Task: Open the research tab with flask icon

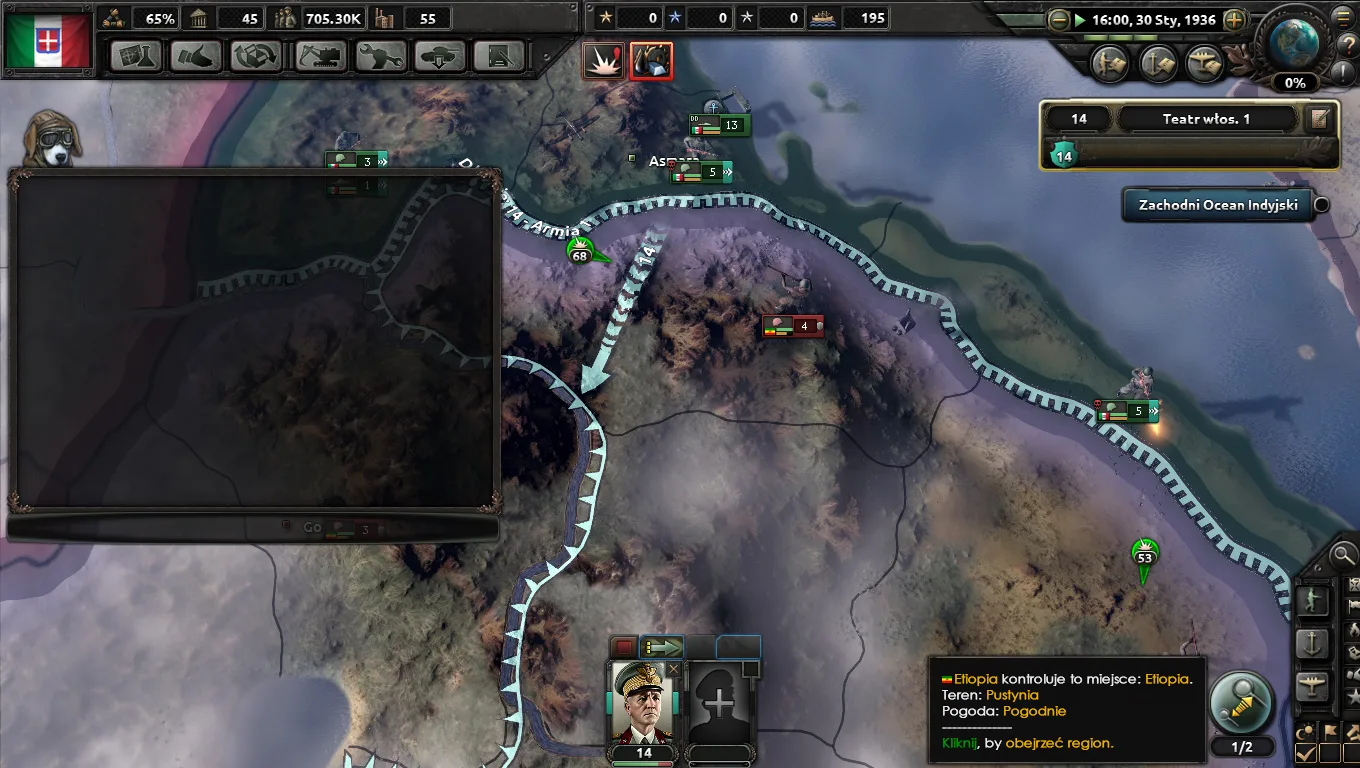Action: coord(136,56)
